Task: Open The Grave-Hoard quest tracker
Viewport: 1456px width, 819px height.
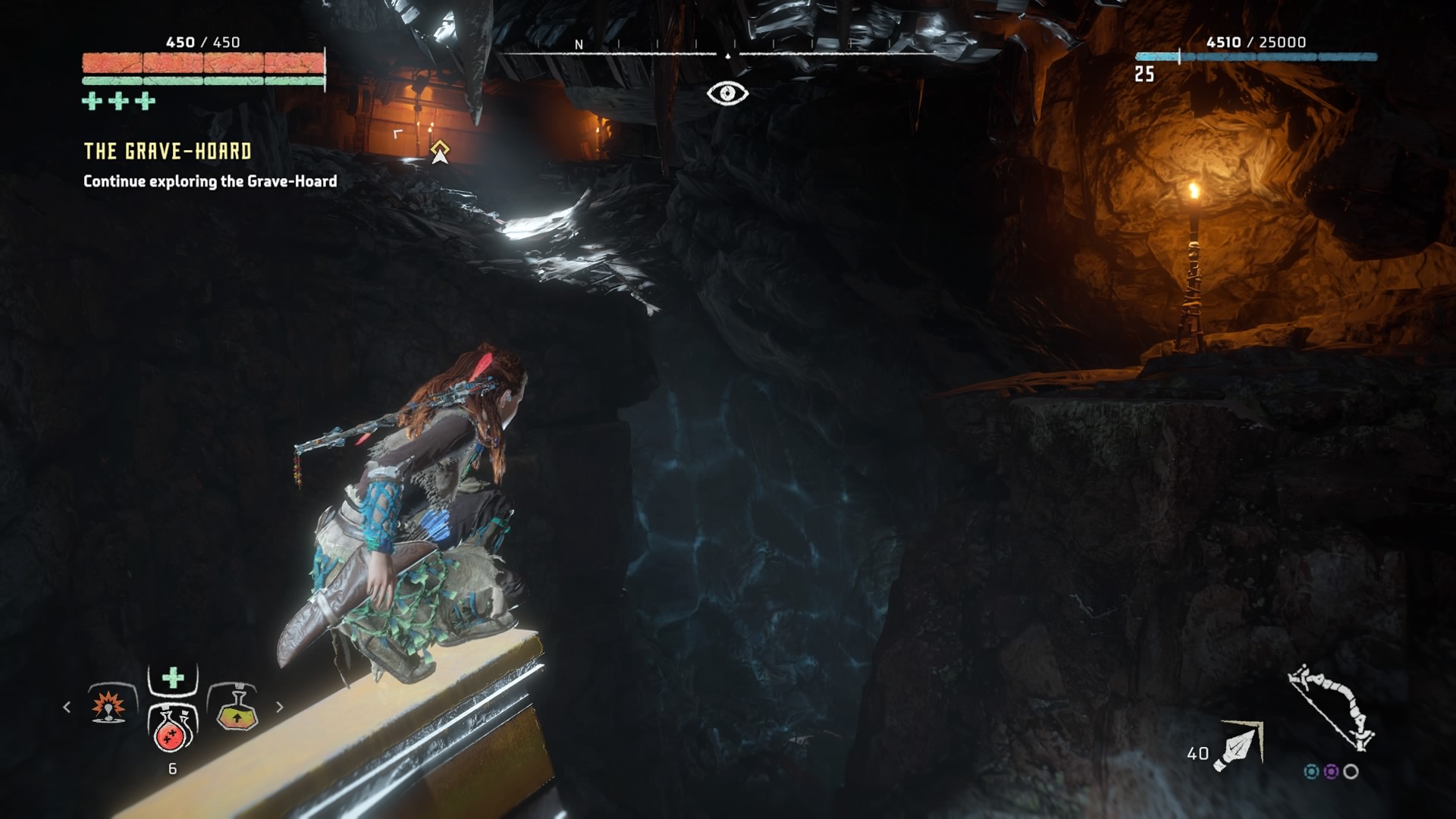Action: 168,152
